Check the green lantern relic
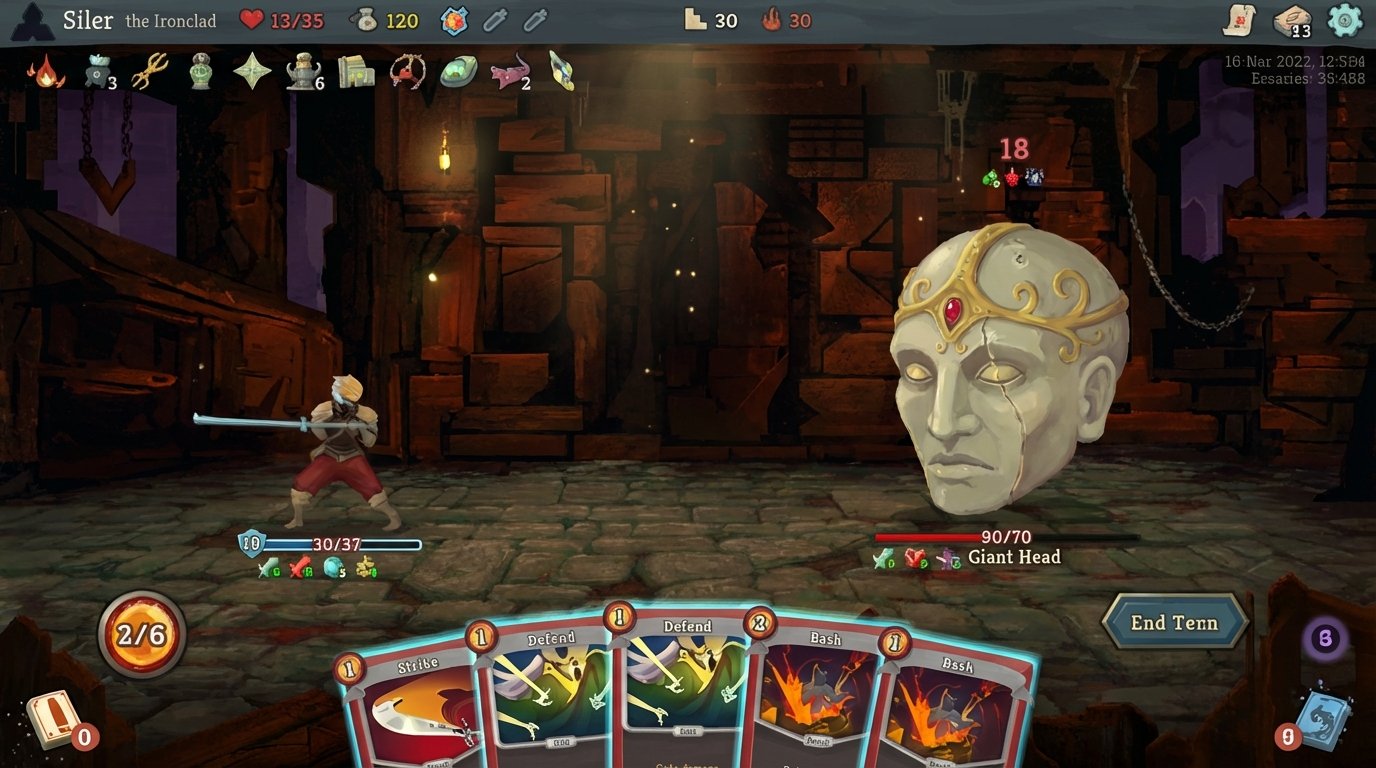The image size is (1376, 768). pyautogui.click(x=201, y=71)
